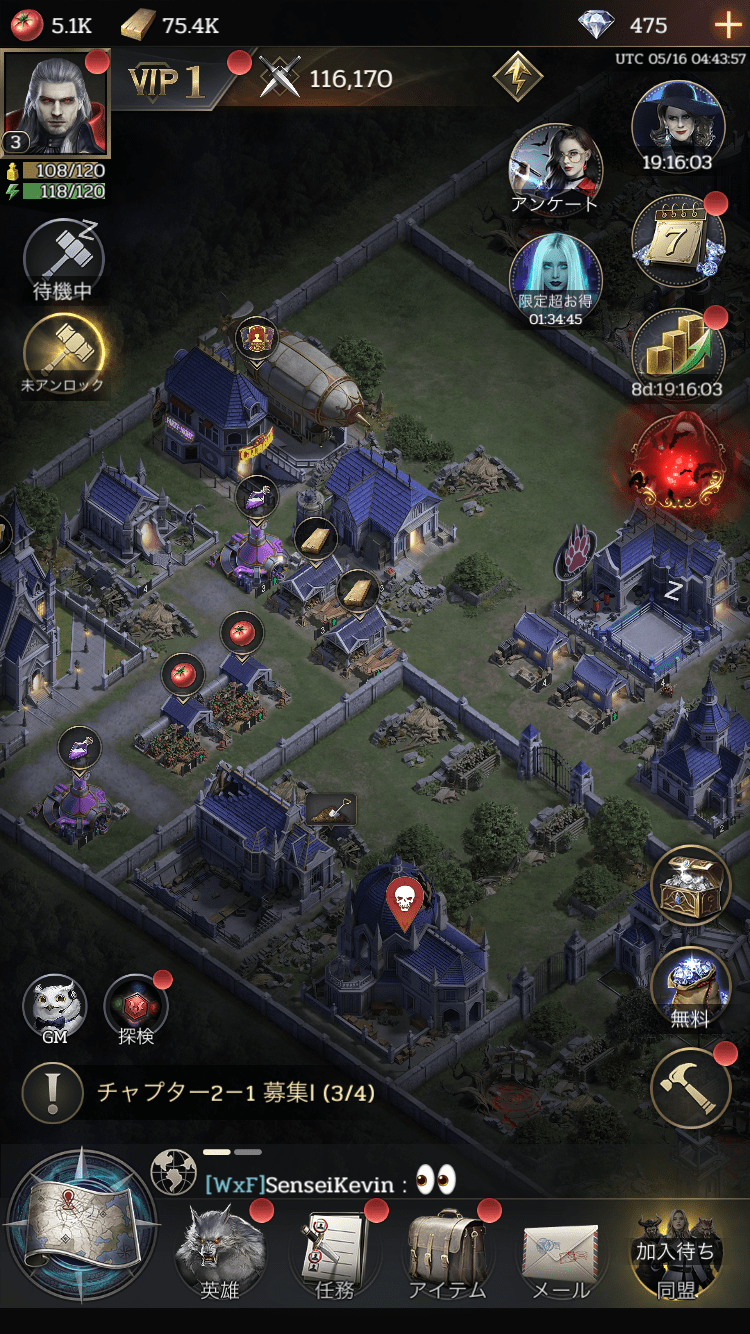
Task: Open the Heroes (英雄) menu
Action: (220, 1253)
